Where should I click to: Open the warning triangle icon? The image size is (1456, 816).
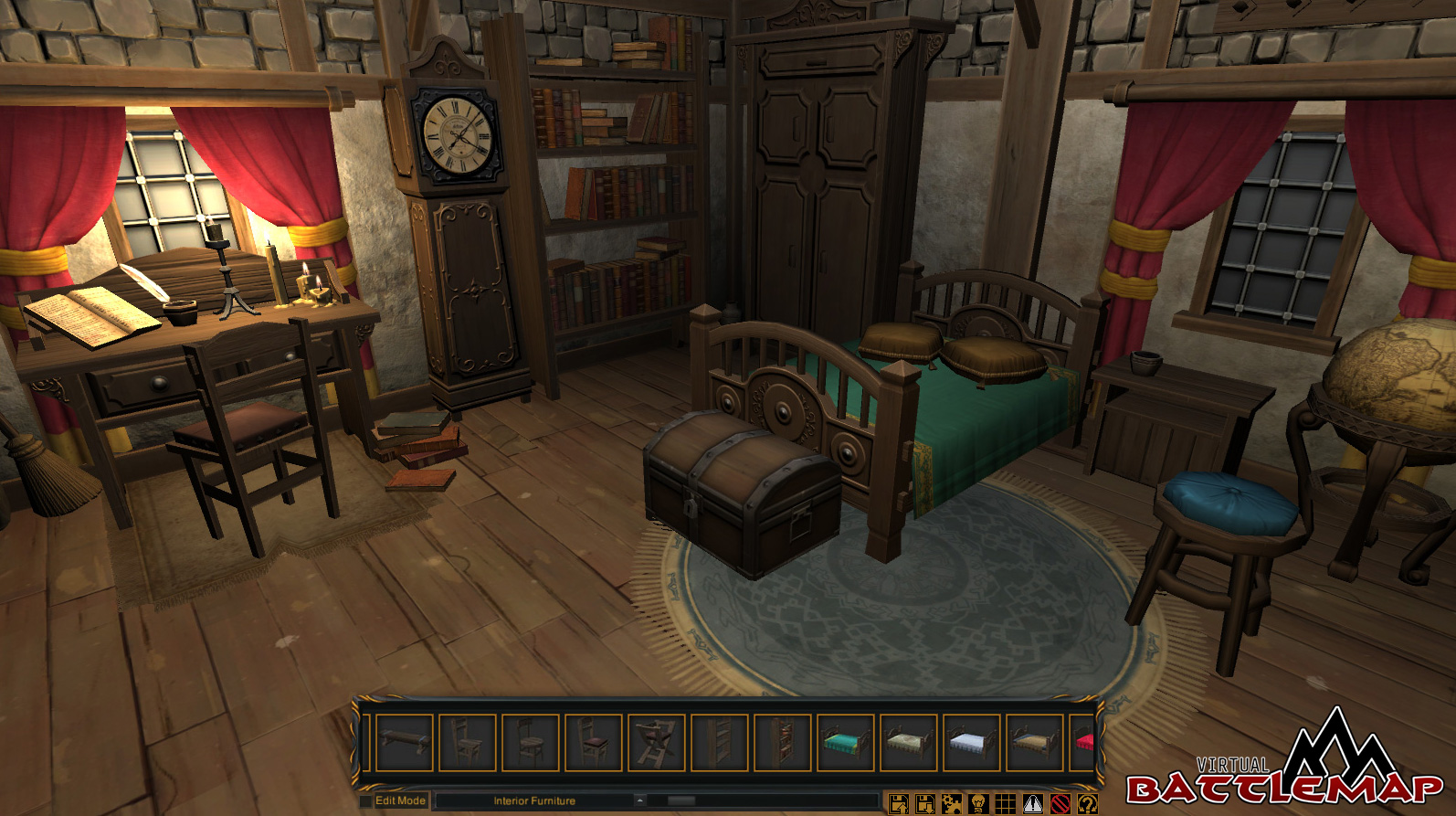1033,804
